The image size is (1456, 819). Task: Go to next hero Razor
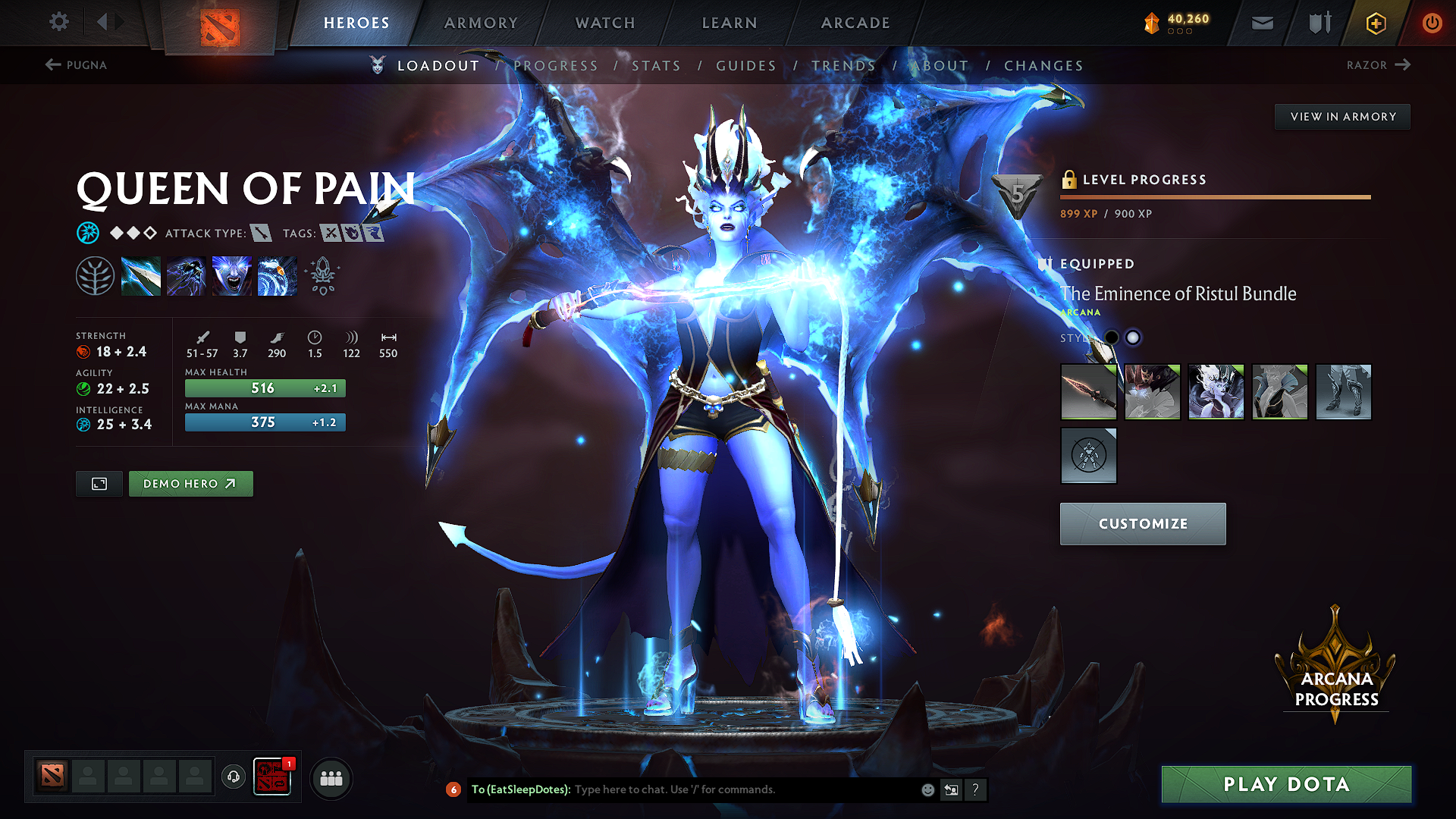[x=1378, y=65]
